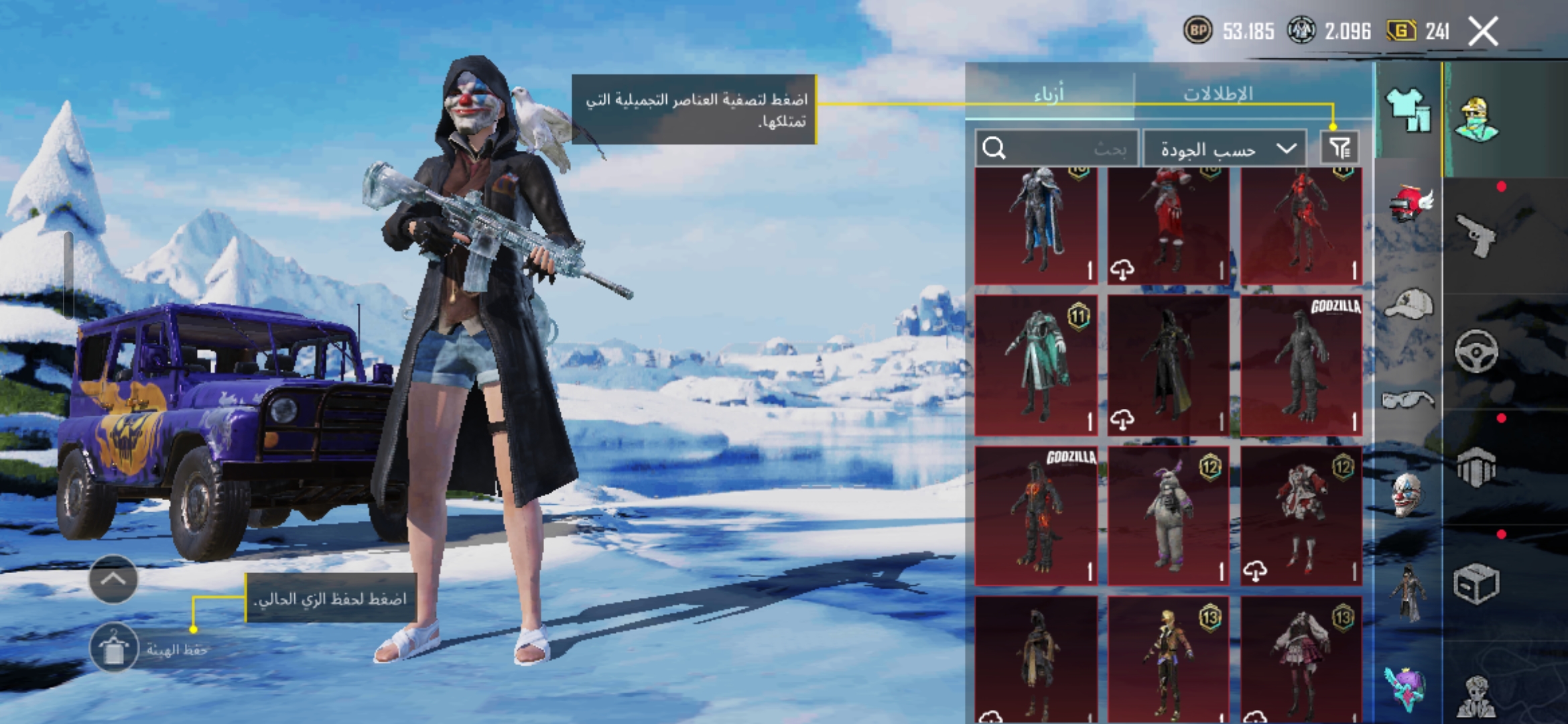
Task: Click the search field in the wardrobe
Action: [1056, 148]
